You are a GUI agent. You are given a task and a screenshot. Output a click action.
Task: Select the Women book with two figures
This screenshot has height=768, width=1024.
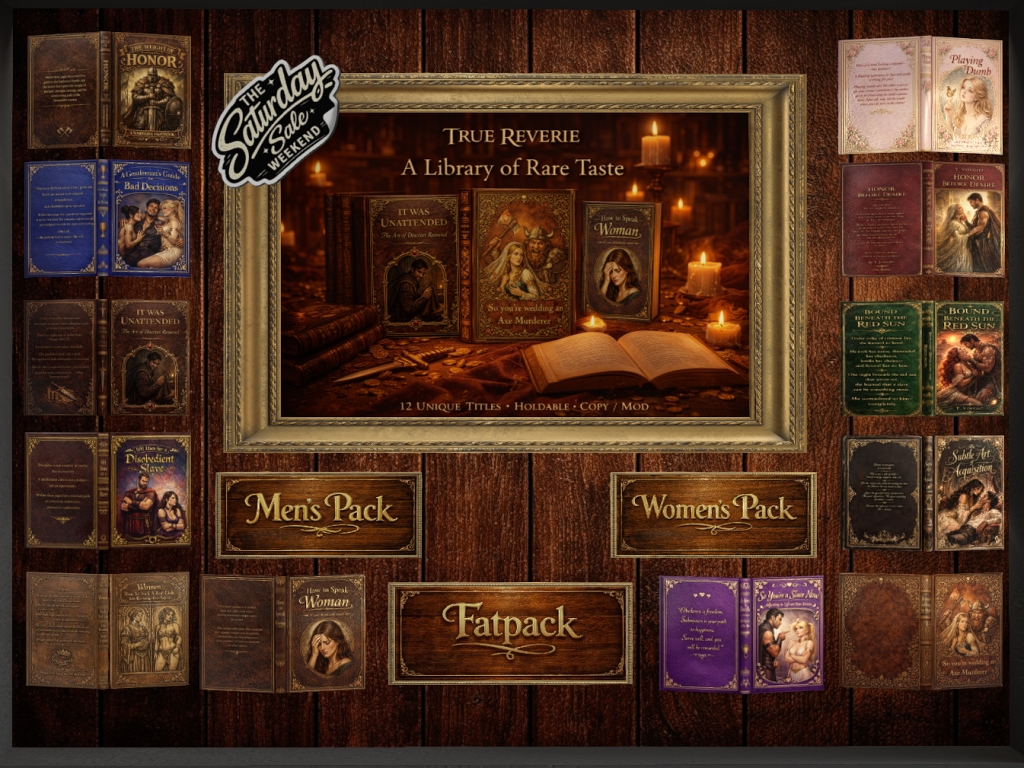tap(108, 629)
